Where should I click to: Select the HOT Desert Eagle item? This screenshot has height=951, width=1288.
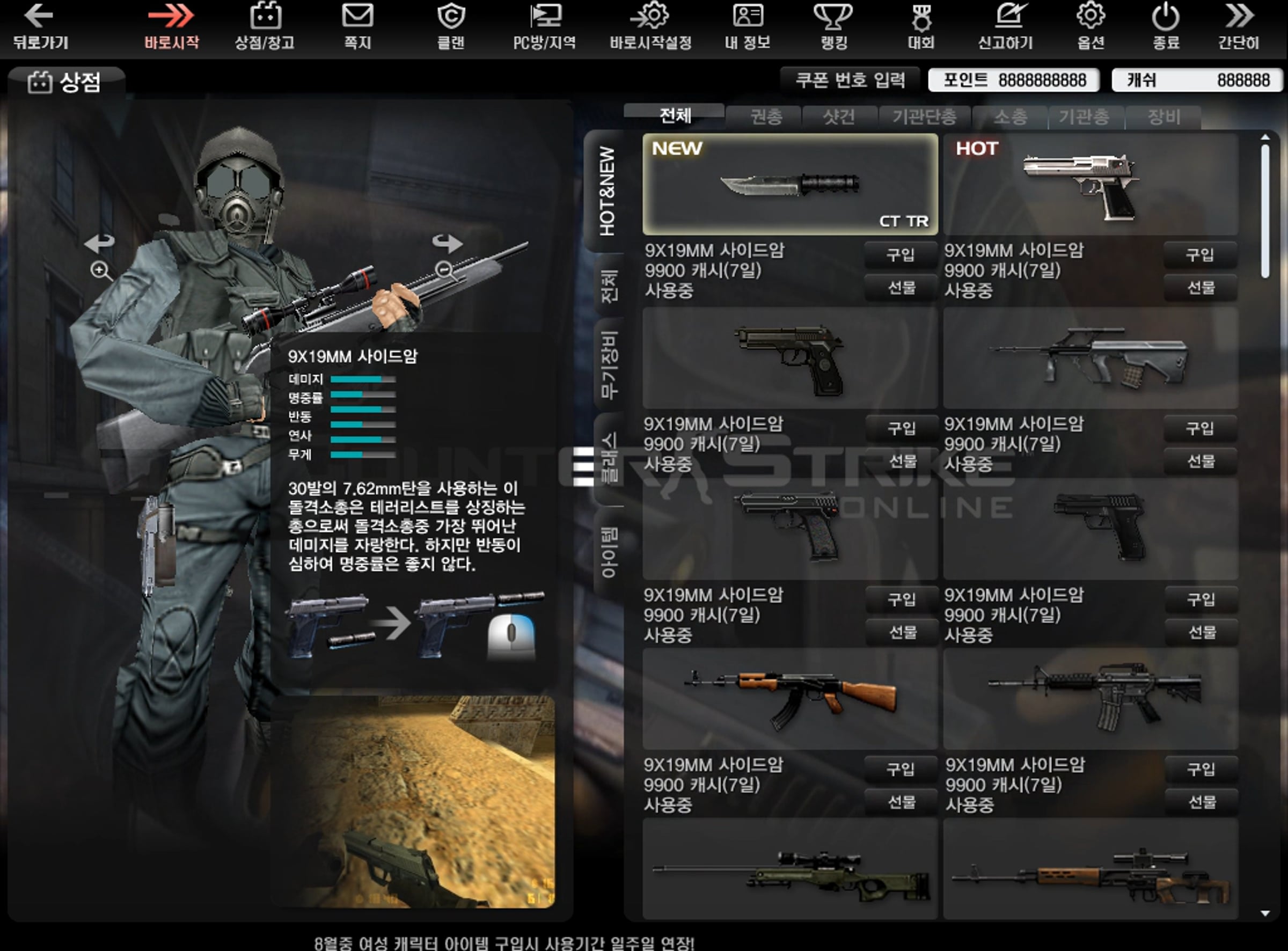click(x=1090, y=184)
